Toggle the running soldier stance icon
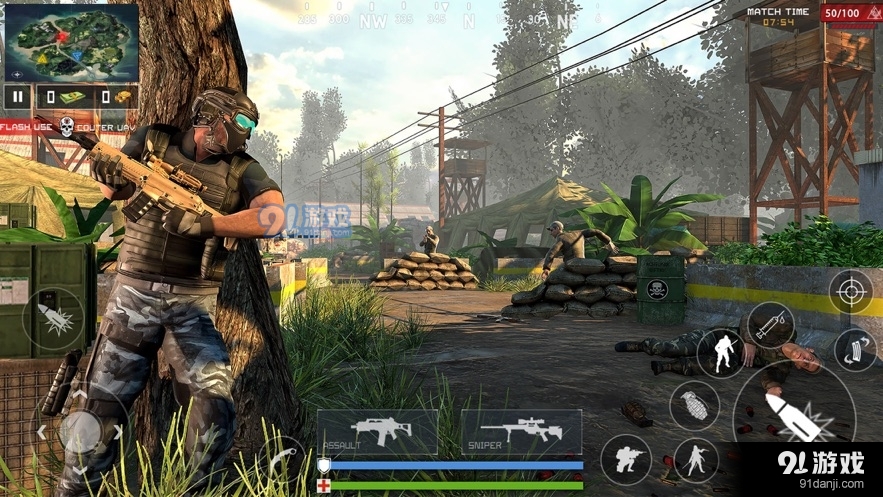This screenshot has height=497, width=883. [695, 460]
